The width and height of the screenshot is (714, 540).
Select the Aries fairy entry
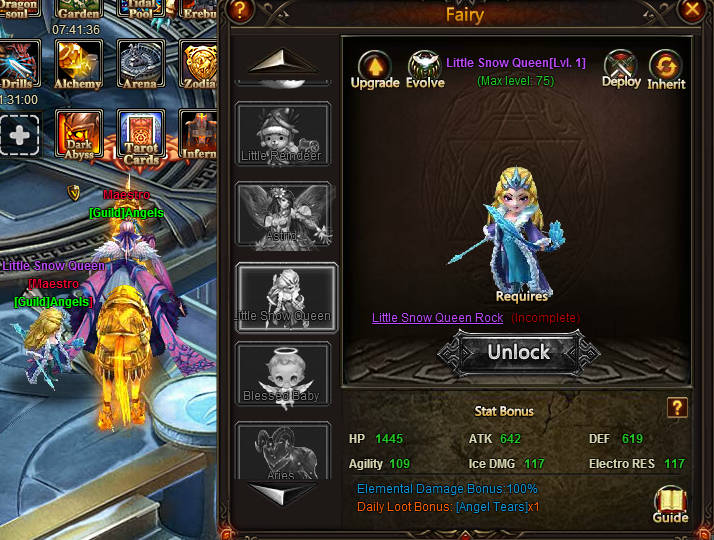[x=282, y=452]
